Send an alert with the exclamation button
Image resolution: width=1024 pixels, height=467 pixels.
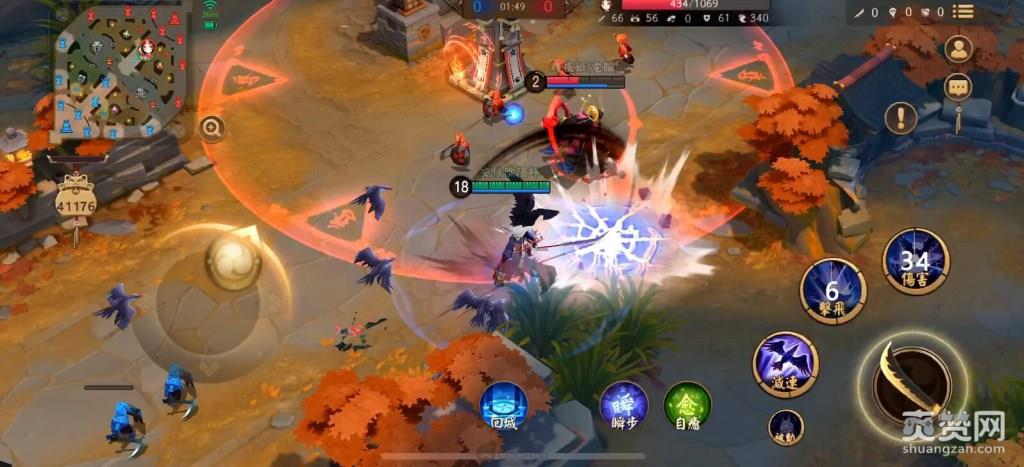901,118
